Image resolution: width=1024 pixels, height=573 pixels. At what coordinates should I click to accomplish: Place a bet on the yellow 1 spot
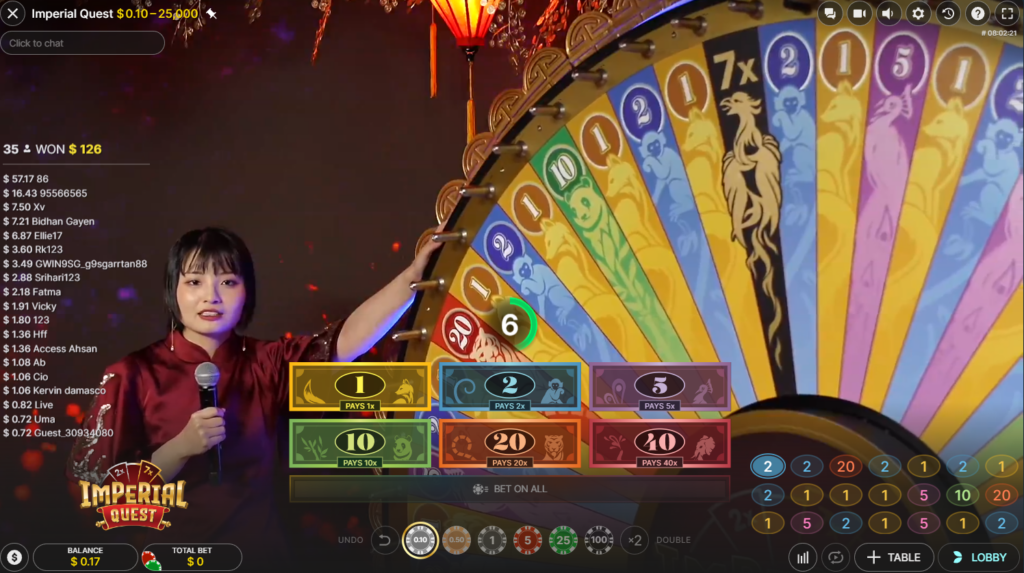tap(360, 386)
